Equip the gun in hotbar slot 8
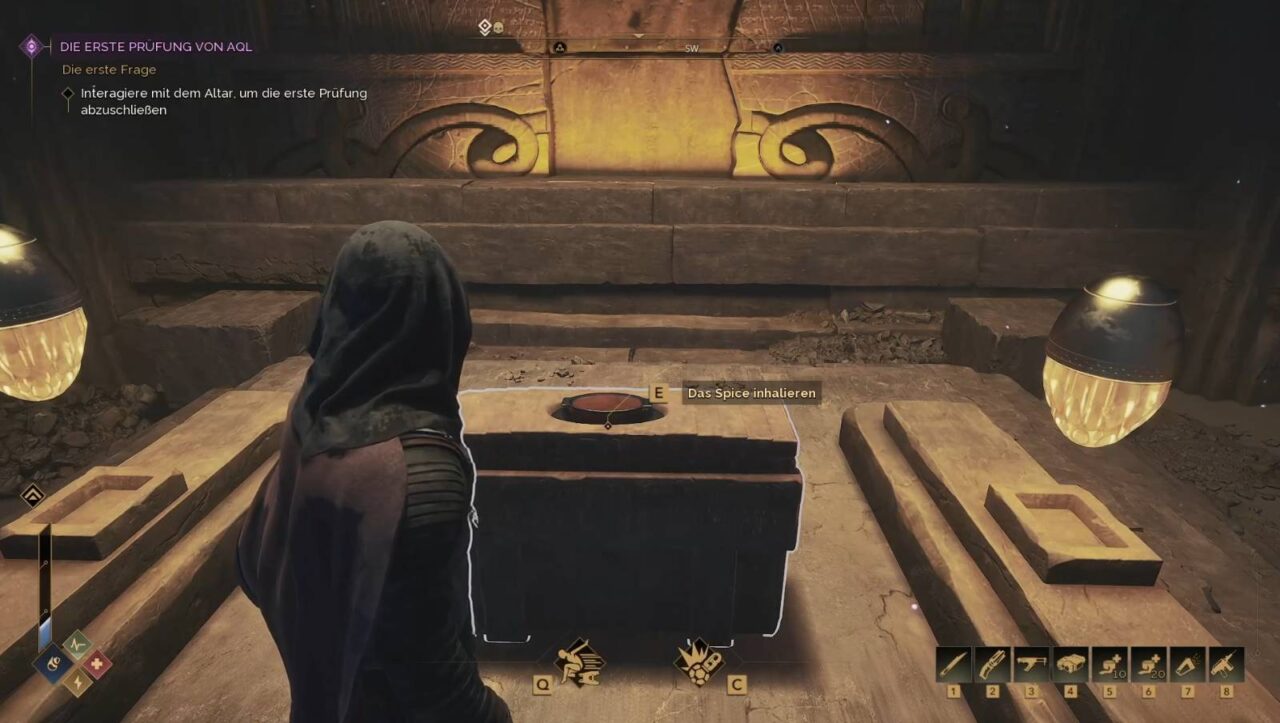The width and height of the screenshot is (1280, 723). pyautogui.click(x=1226, y=665)
